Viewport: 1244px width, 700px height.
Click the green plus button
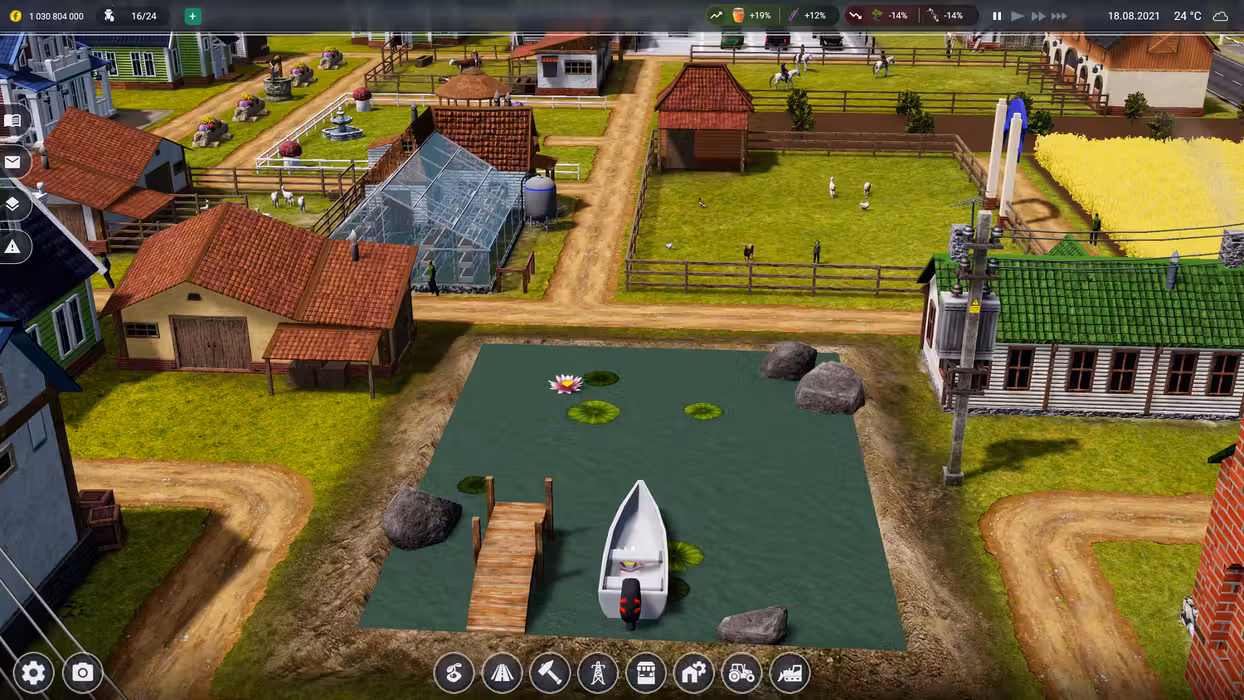click(x=193, y=16)
